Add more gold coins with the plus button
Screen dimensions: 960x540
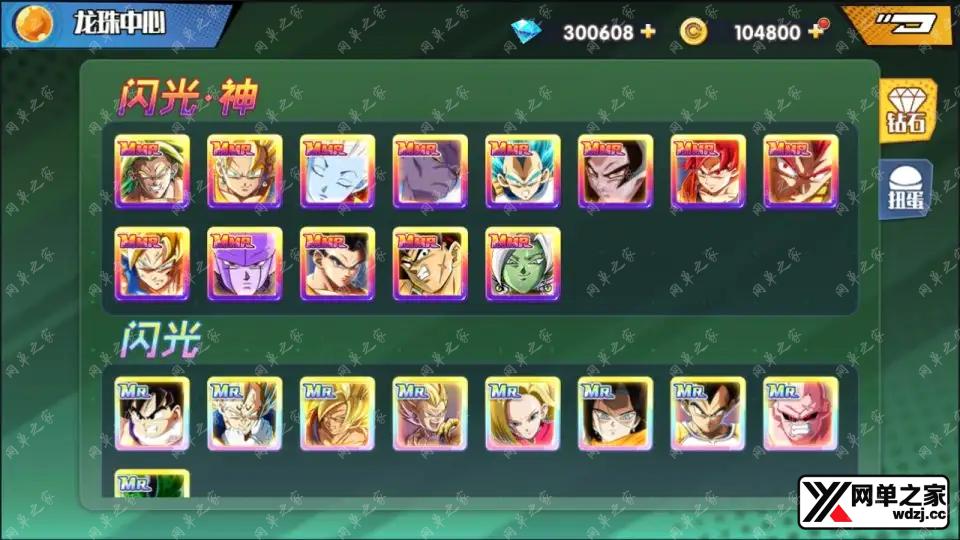click(x=816, y=31)
